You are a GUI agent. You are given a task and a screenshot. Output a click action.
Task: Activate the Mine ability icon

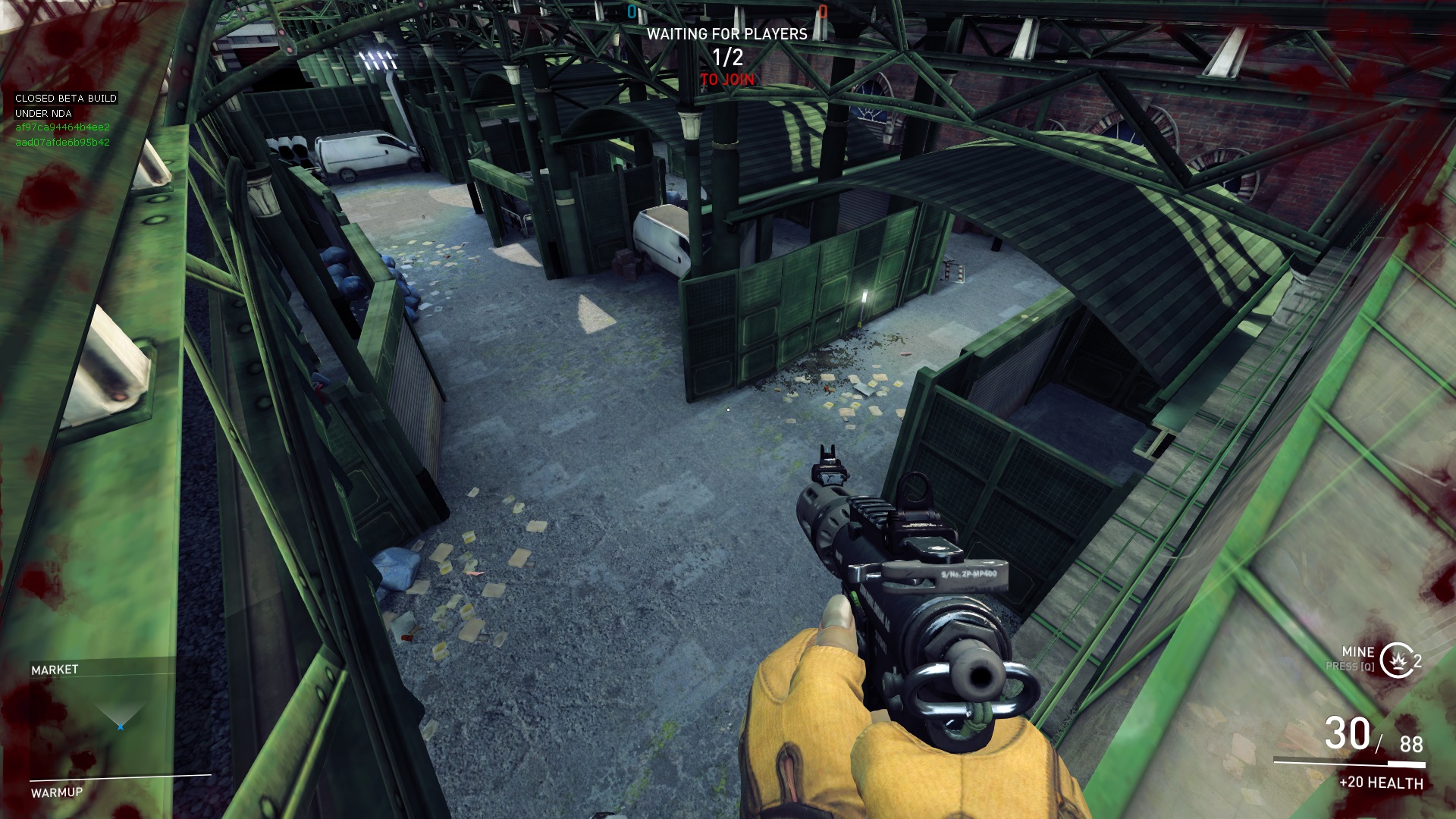coord(1397,660)
